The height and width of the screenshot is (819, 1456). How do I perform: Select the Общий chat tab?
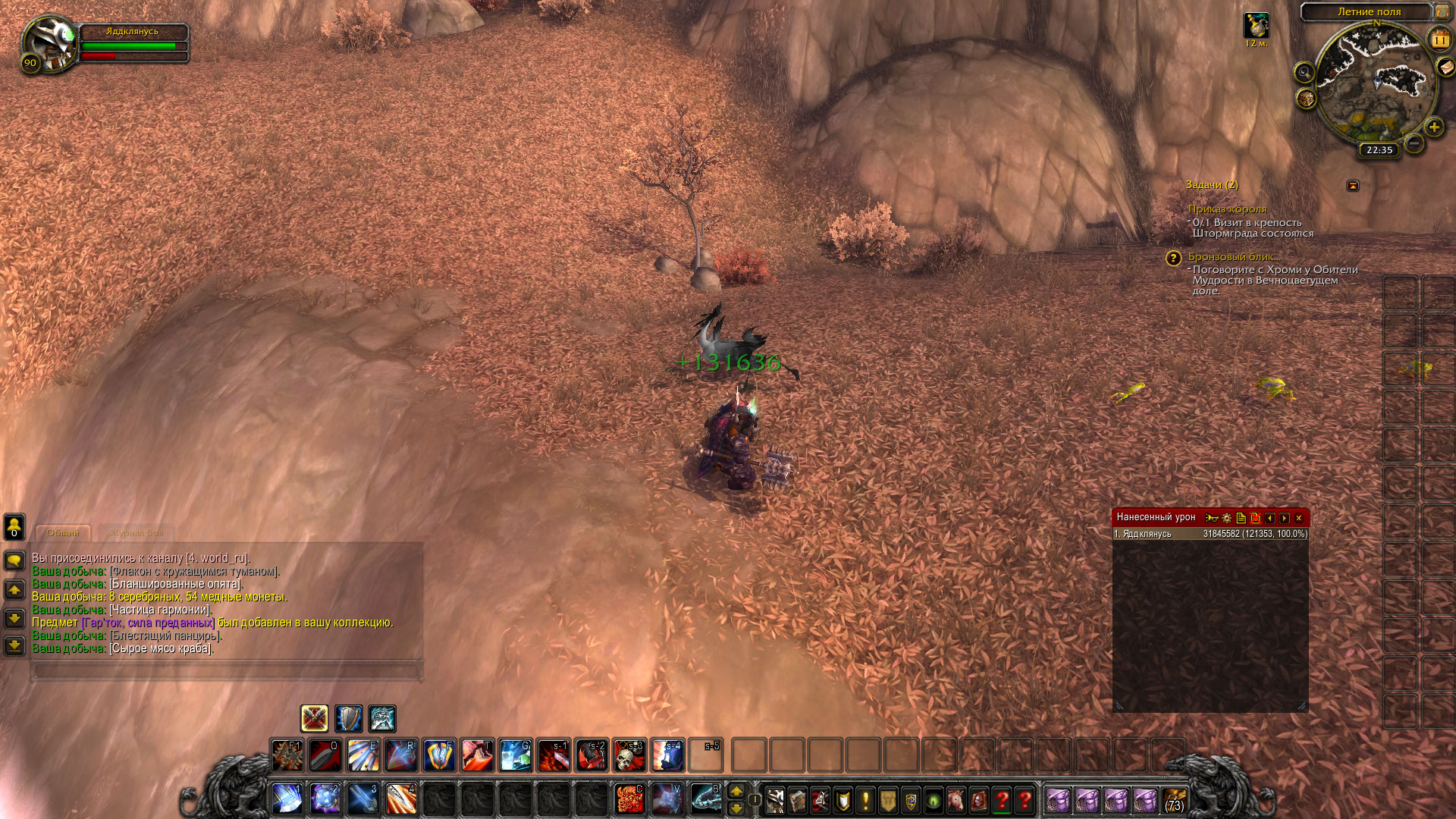click(x=64, y=533)
